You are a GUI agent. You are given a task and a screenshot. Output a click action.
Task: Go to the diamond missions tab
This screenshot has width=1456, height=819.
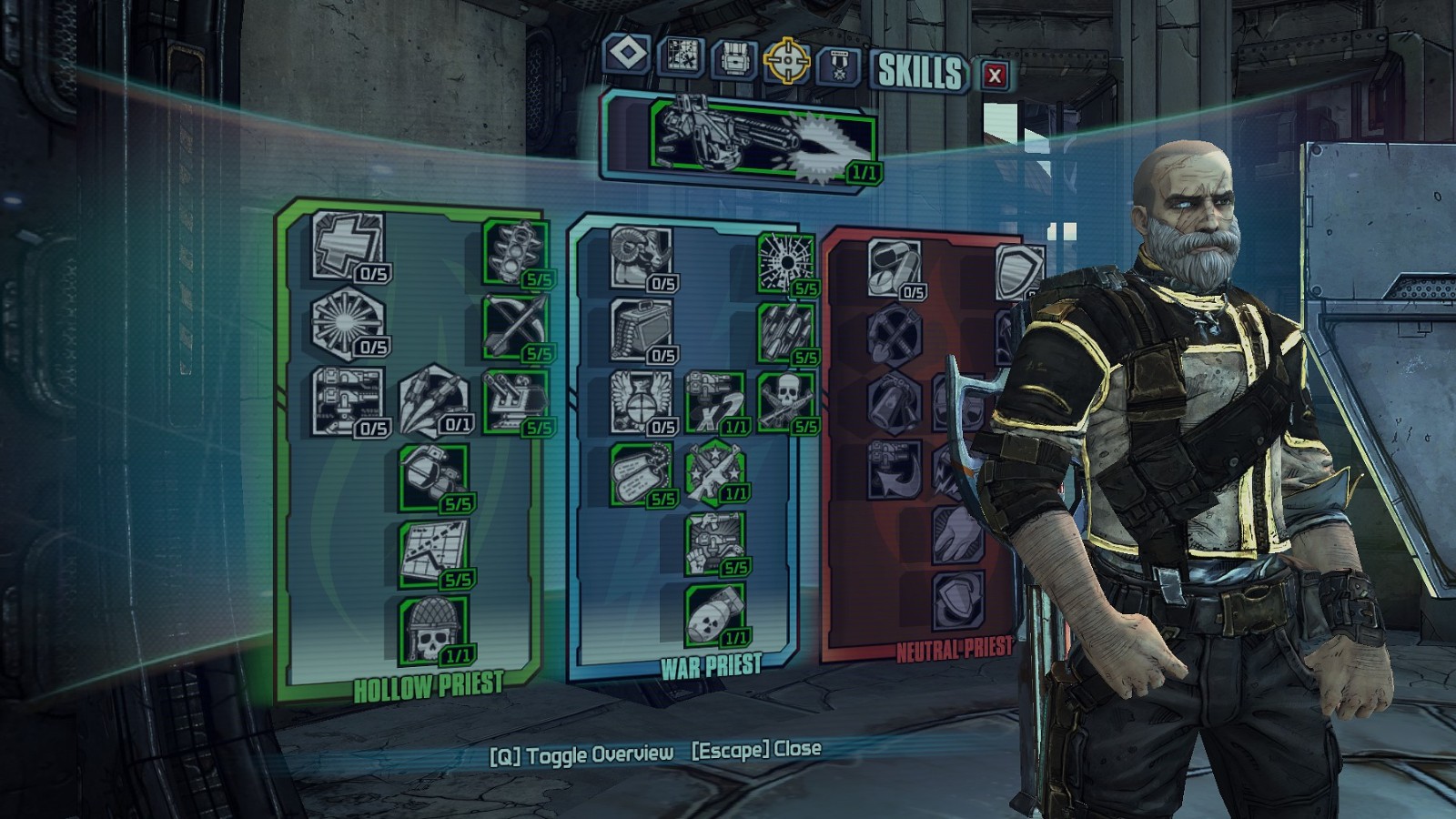(x=626, y=54)
